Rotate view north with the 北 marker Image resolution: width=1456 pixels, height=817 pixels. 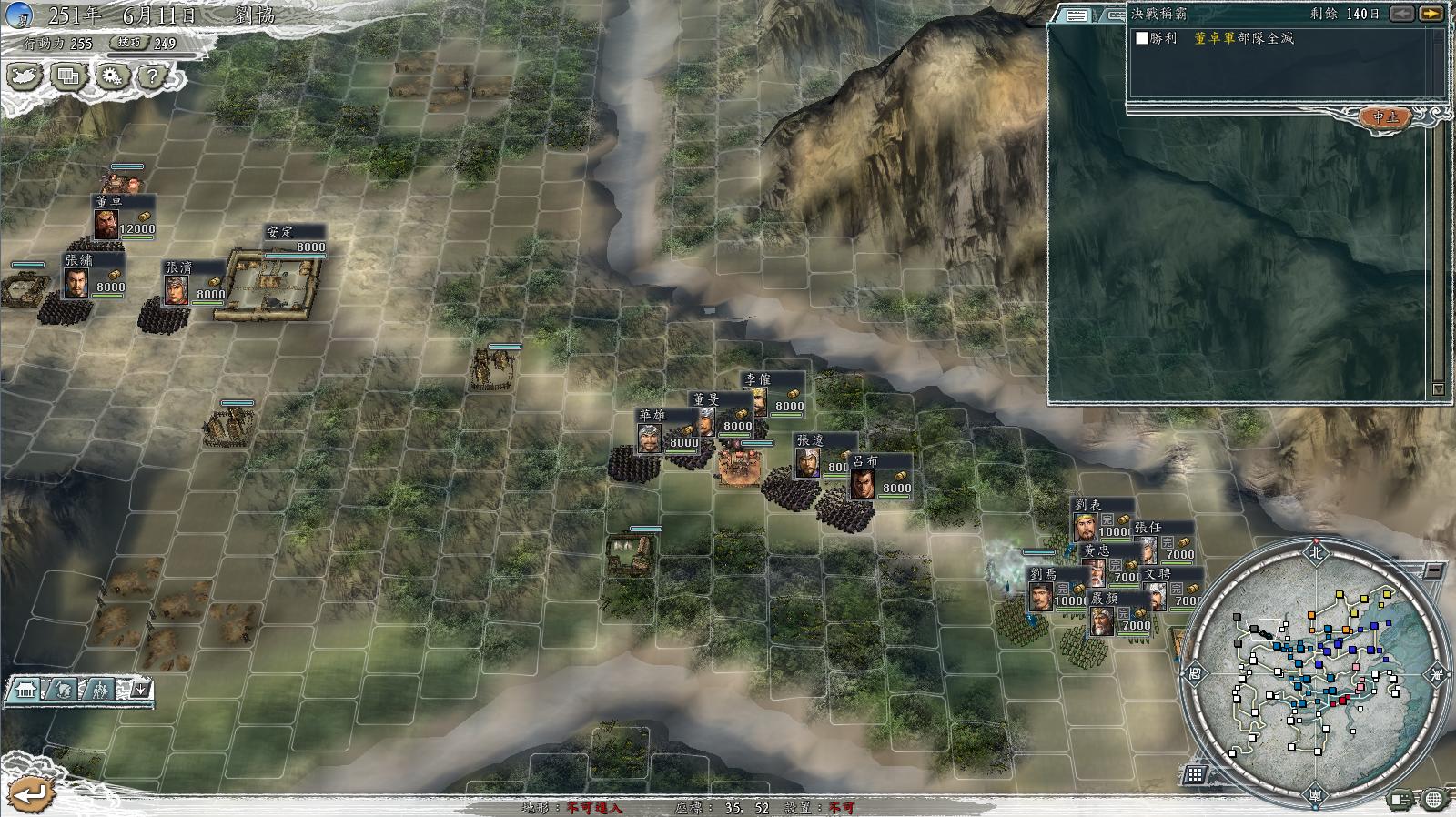click(1316, 551)
